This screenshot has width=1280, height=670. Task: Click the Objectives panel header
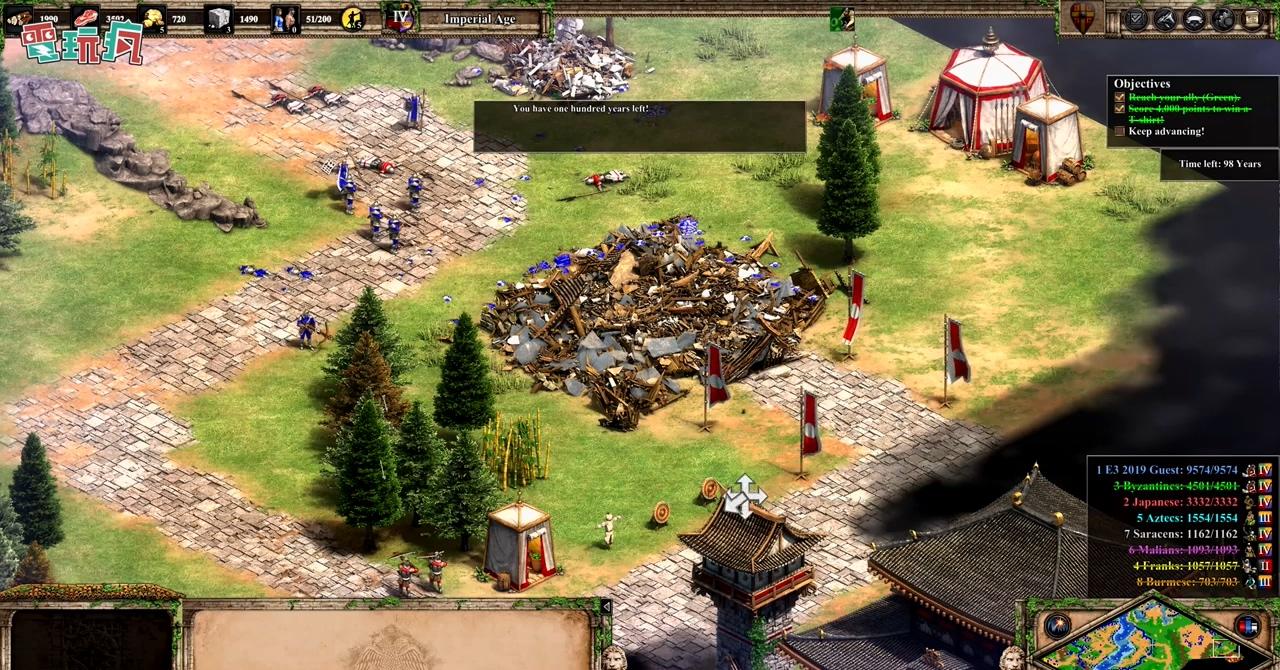point(1142,84)
